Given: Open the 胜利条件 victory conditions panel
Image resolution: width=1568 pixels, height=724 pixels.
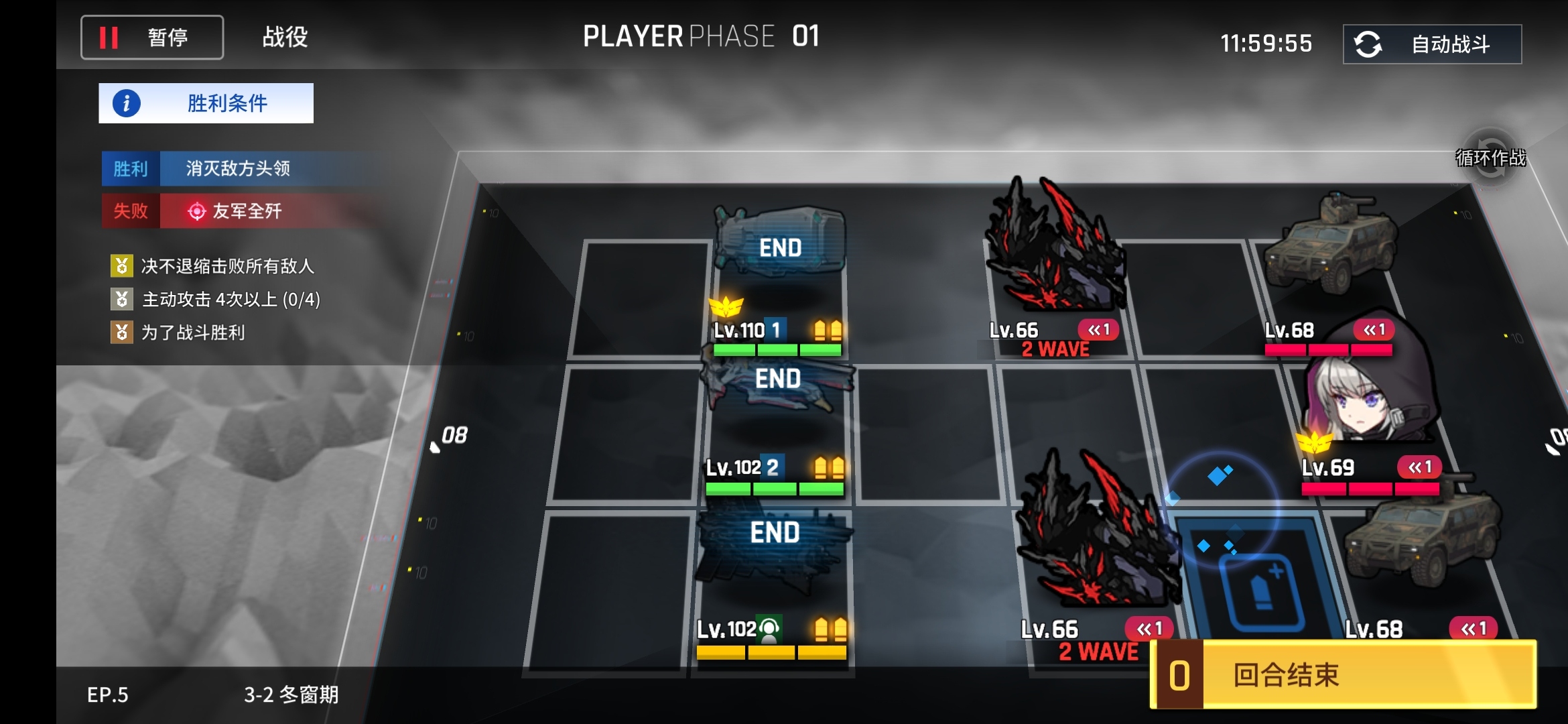Looking at the screenshot, I should (206, 103).
